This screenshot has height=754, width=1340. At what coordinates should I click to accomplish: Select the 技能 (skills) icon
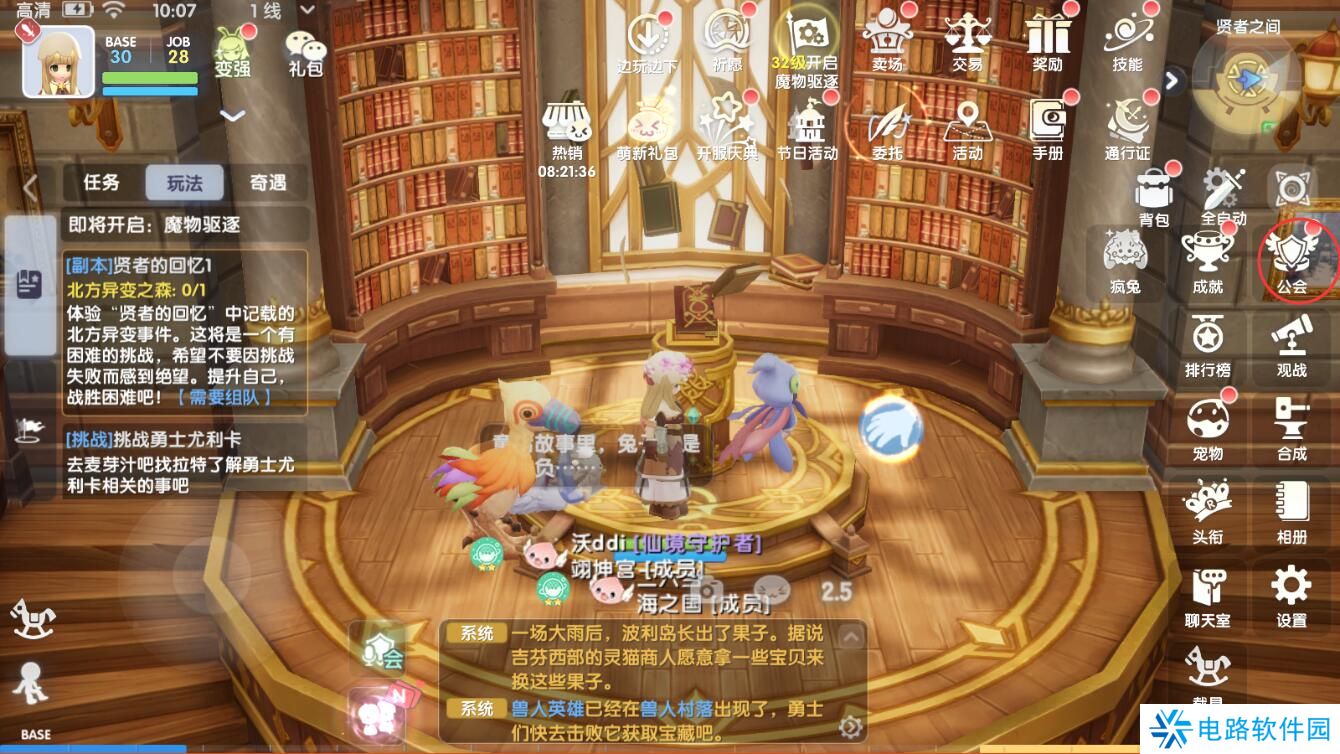point(1127,45)
